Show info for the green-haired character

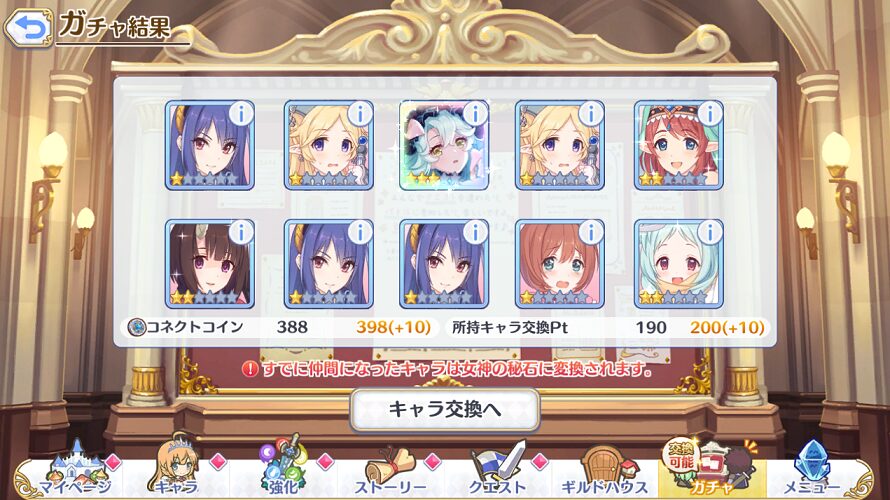(474, 113)
